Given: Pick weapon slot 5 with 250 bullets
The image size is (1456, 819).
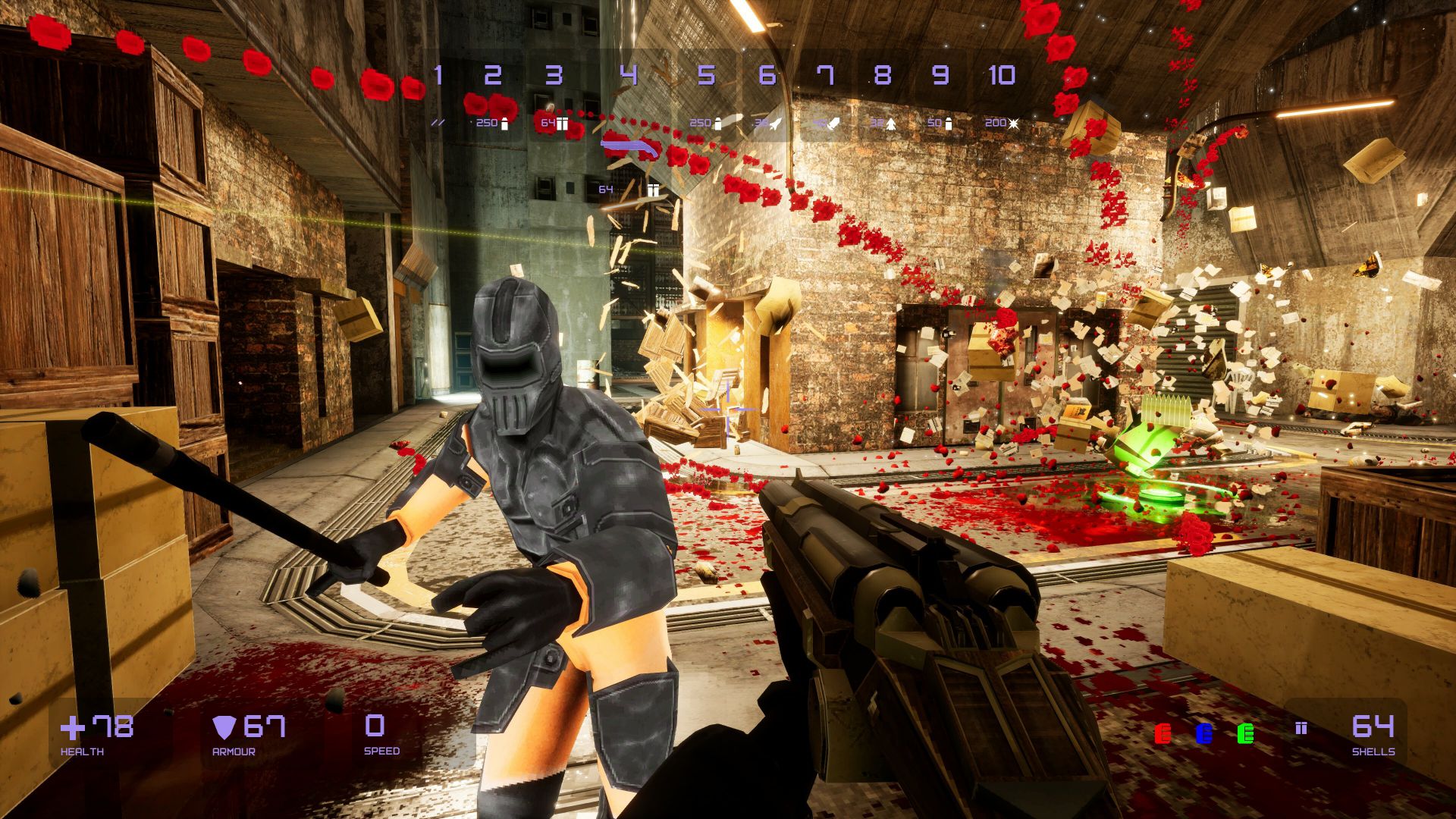Looking at the screenshot, I should point(706,76).
